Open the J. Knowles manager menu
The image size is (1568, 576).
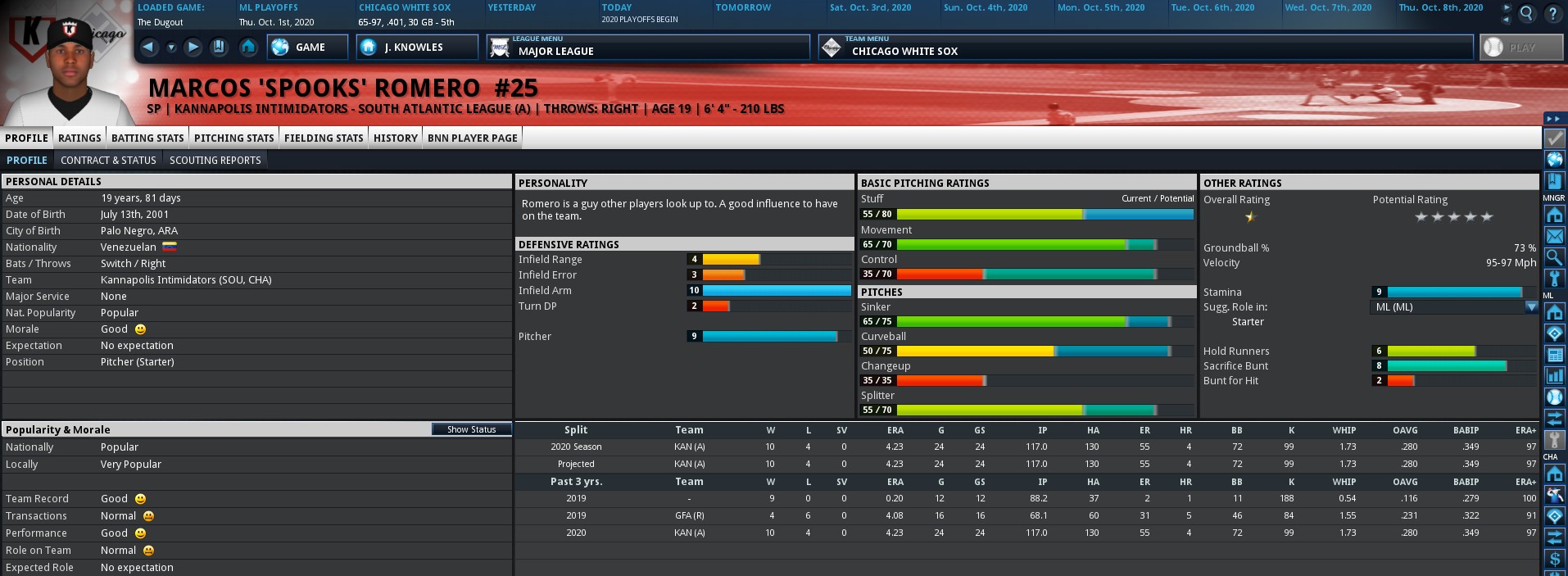click(416, 48)
